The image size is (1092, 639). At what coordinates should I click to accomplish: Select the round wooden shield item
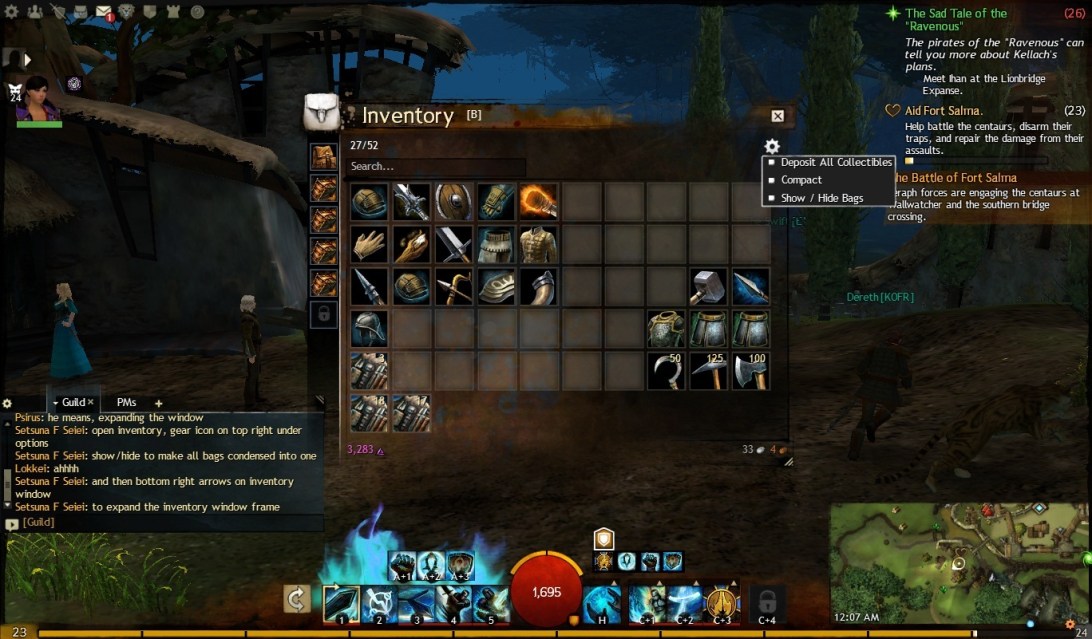tap(453, 201)
